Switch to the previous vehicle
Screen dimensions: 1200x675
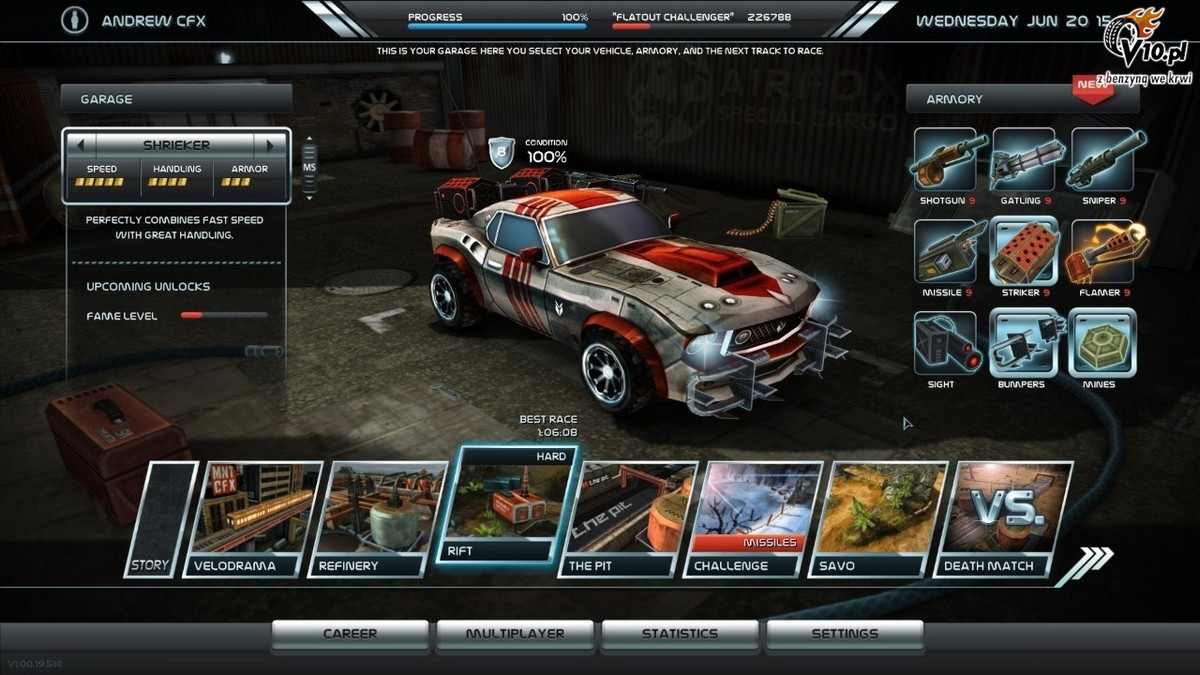[80, 145]
